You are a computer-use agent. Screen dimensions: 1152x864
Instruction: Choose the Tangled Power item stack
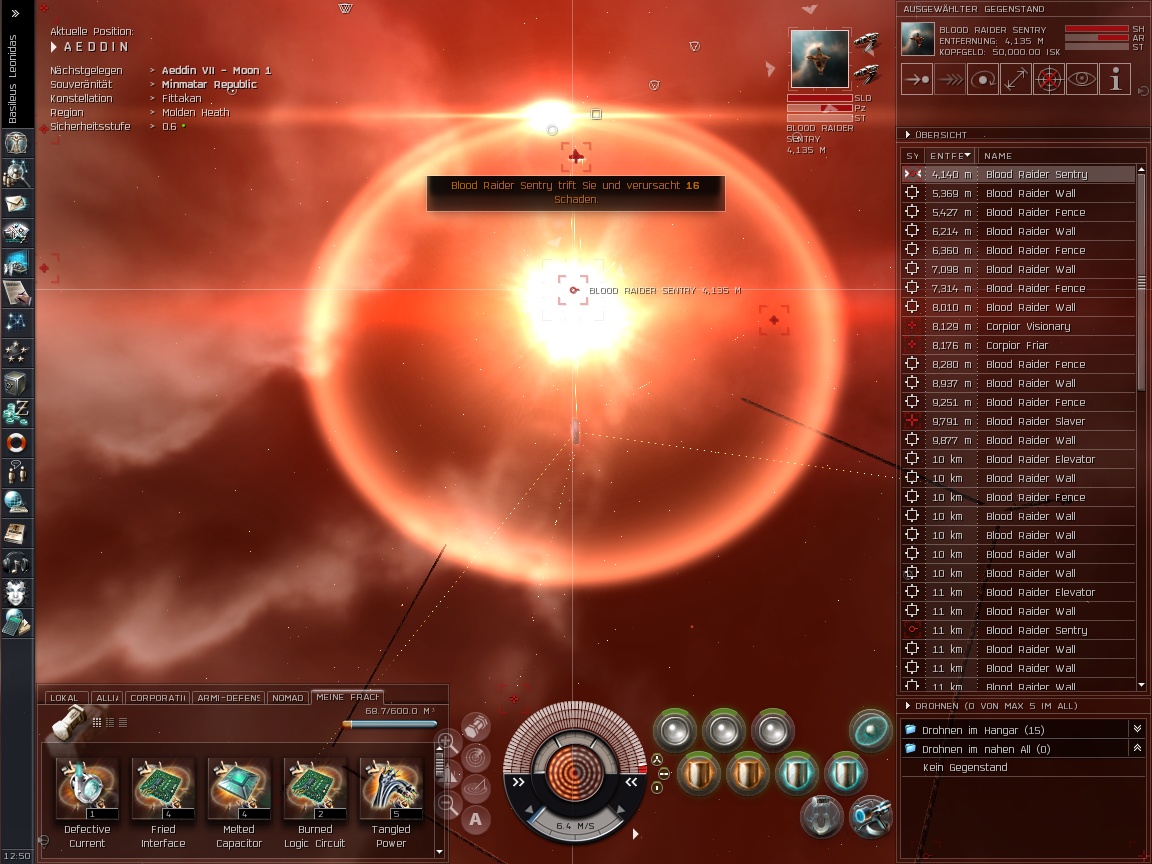click(x=391, y=788)
